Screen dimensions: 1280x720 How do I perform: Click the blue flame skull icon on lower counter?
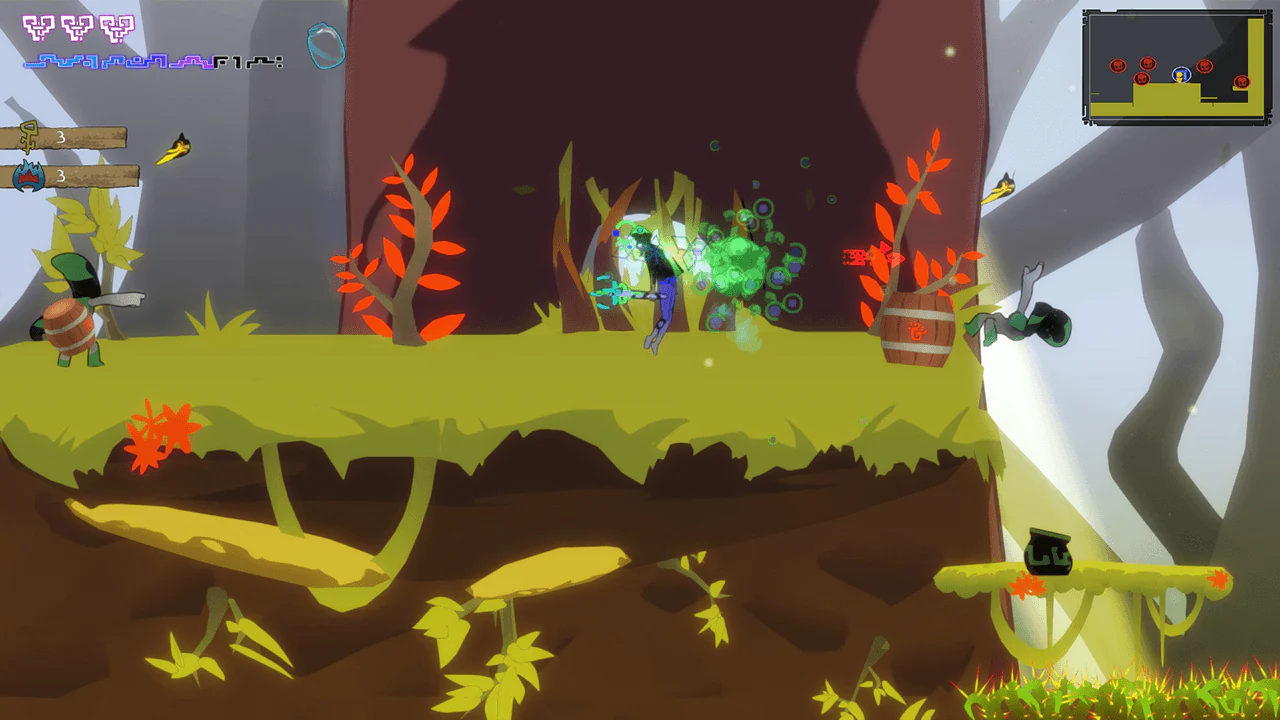29,174
